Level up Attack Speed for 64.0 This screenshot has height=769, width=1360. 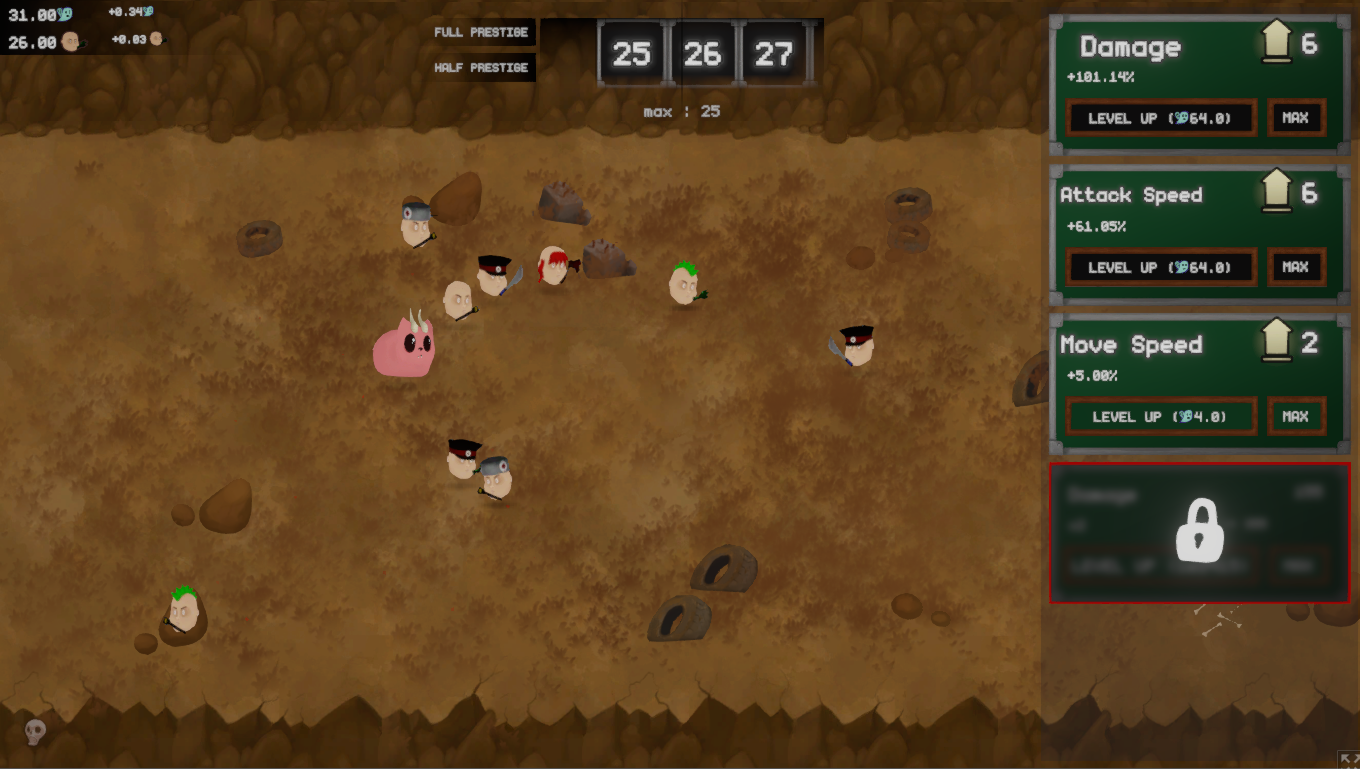click(1160, 267)
